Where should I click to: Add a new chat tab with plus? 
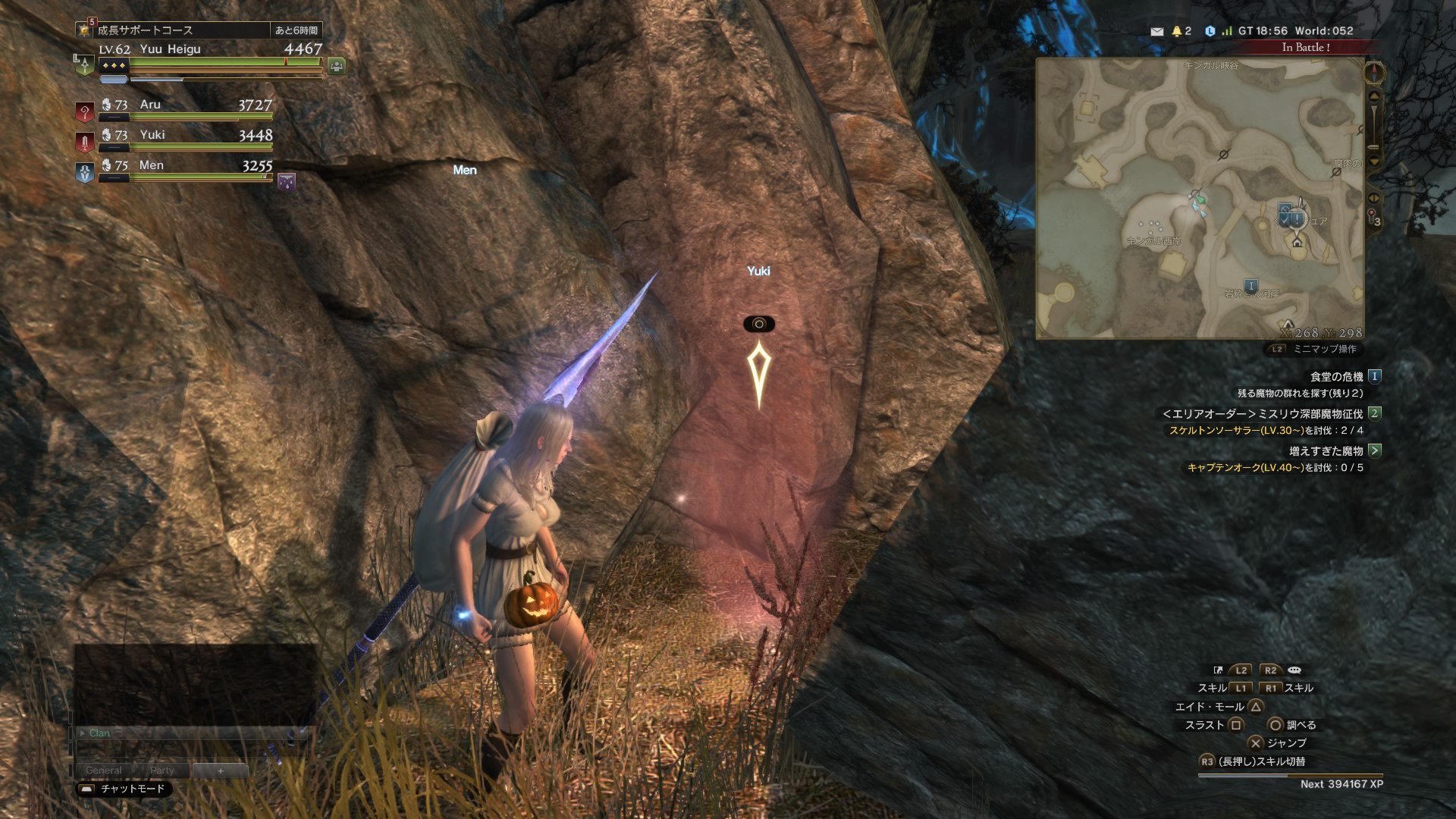[221, 770]
